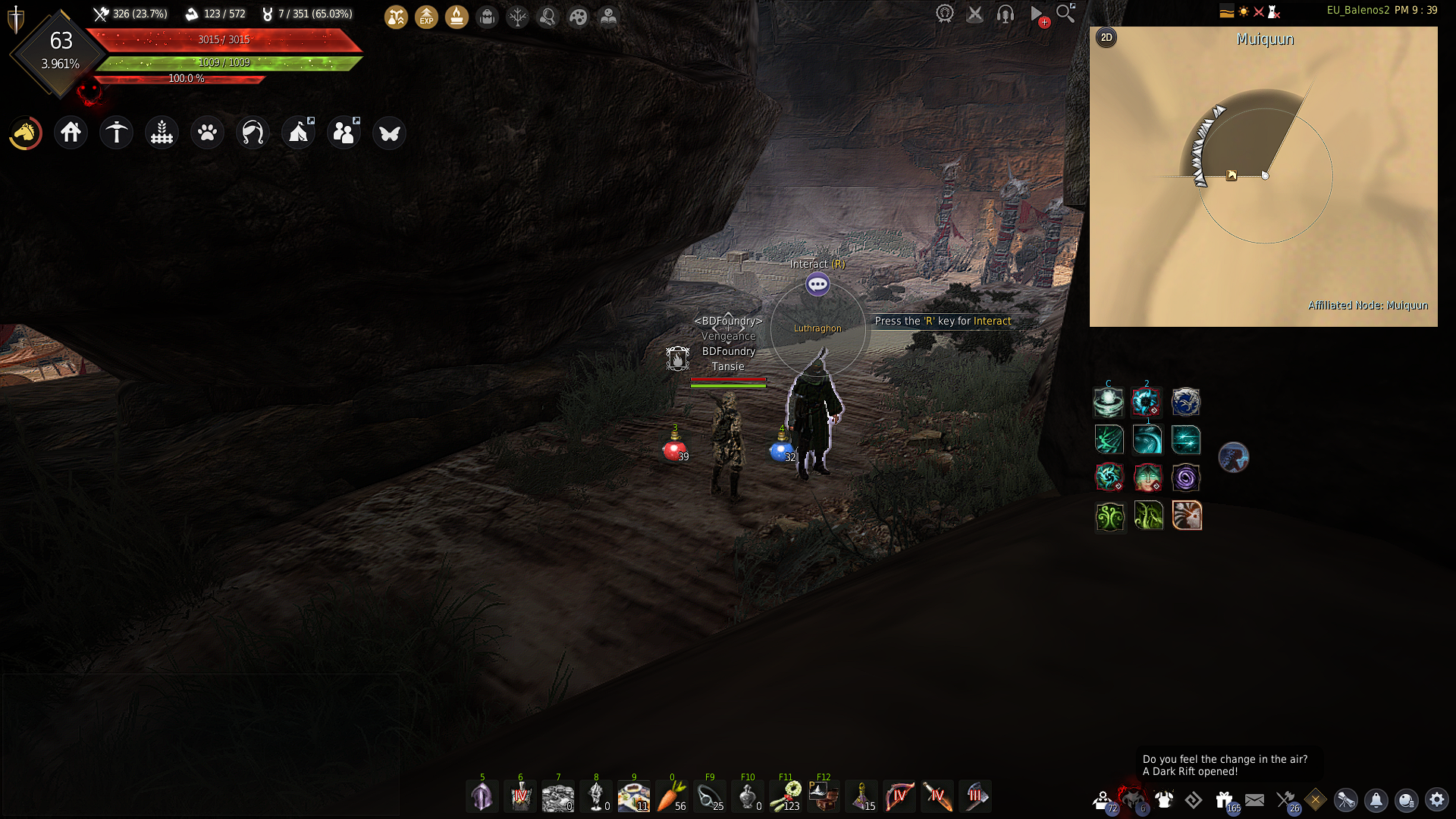This screenshot has width=1456, height=819.
Task: Use the carrot item in quickslot
Action: tap(671, 796)
